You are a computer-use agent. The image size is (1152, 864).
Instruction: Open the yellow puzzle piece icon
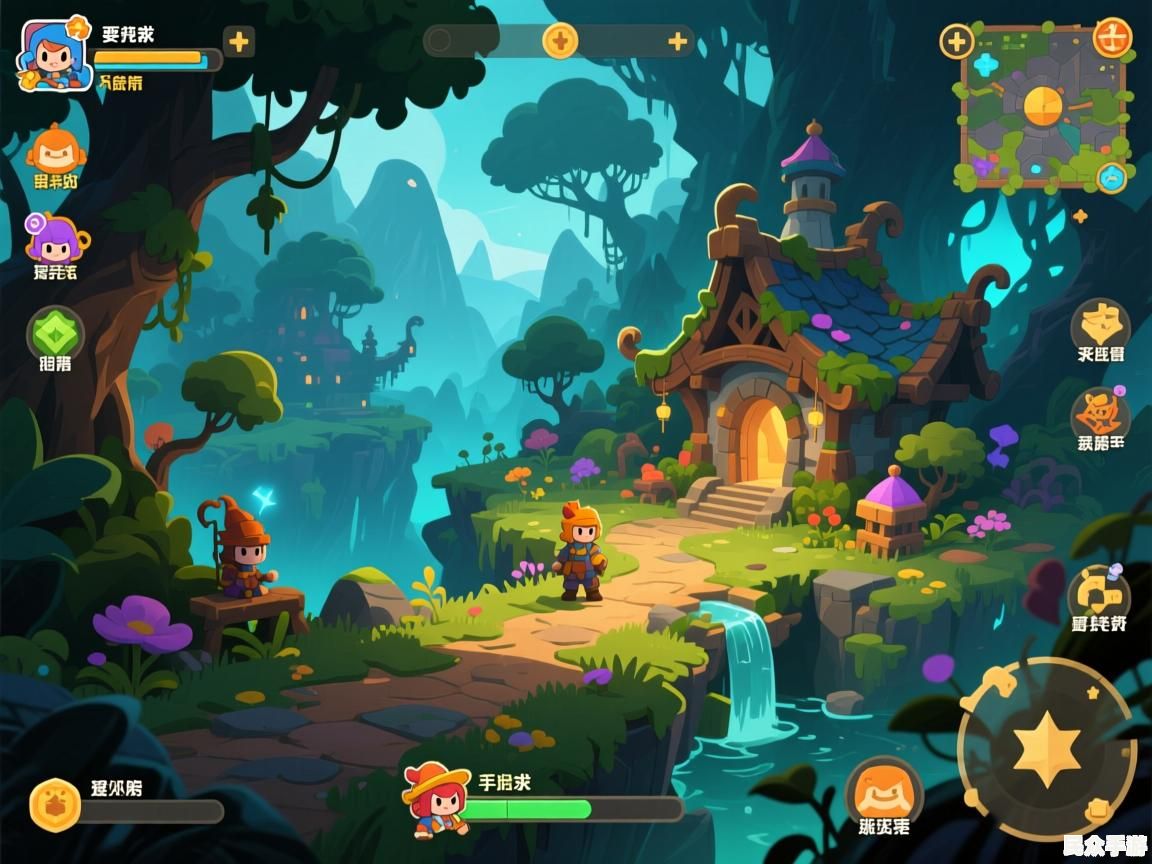pos(1099,593)
